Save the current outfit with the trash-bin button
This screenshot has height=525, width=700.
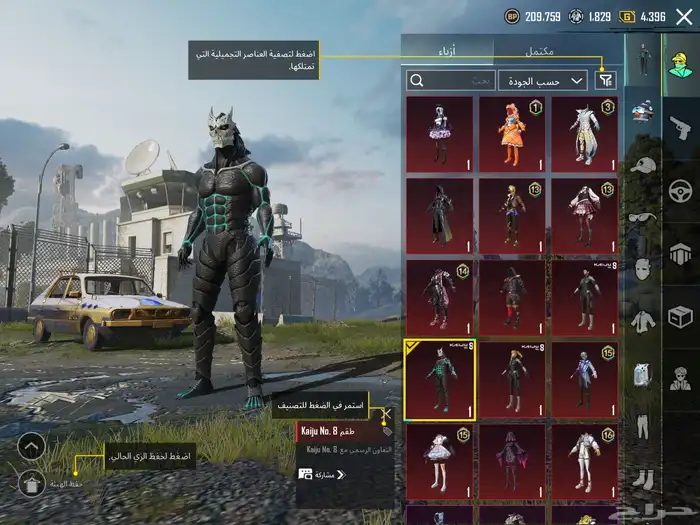click(x=31, y=484)
